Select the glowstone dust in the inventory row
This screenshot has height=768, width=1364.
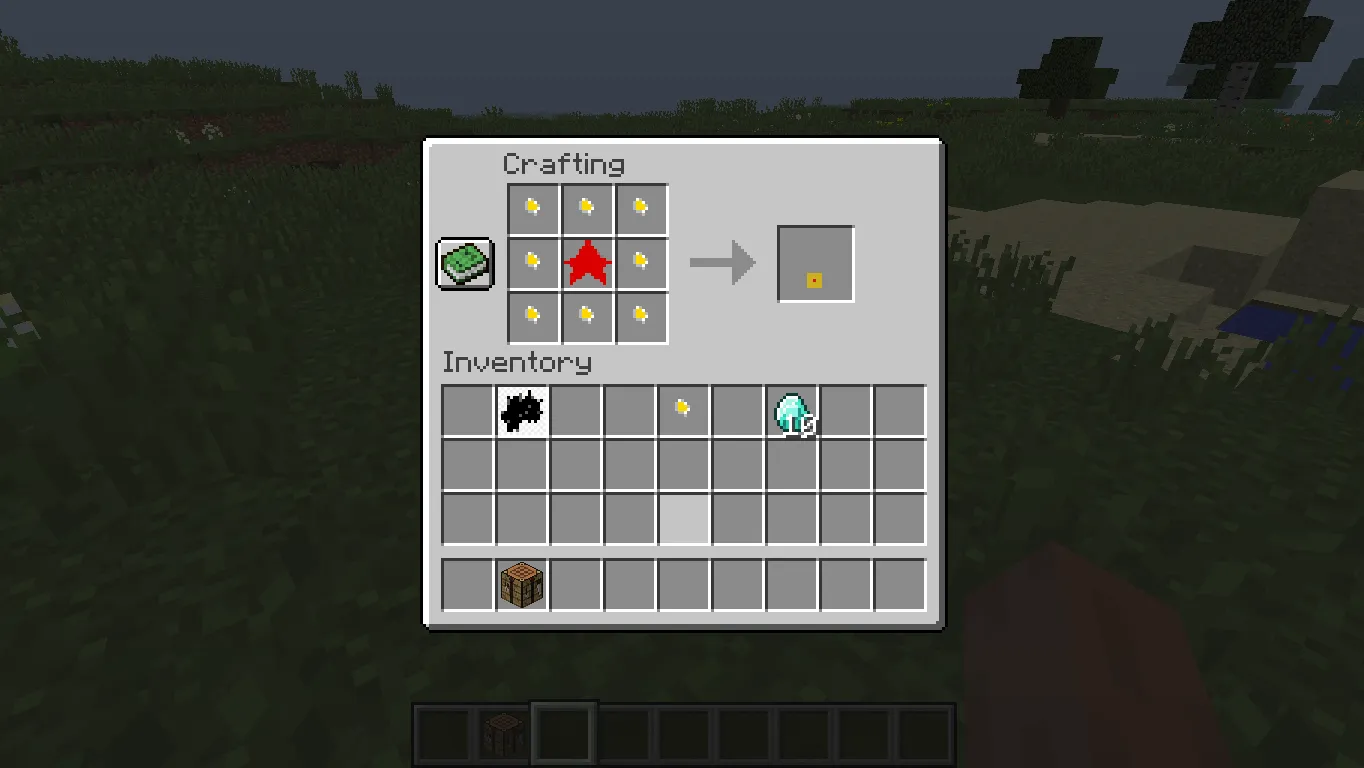point(683,410)
